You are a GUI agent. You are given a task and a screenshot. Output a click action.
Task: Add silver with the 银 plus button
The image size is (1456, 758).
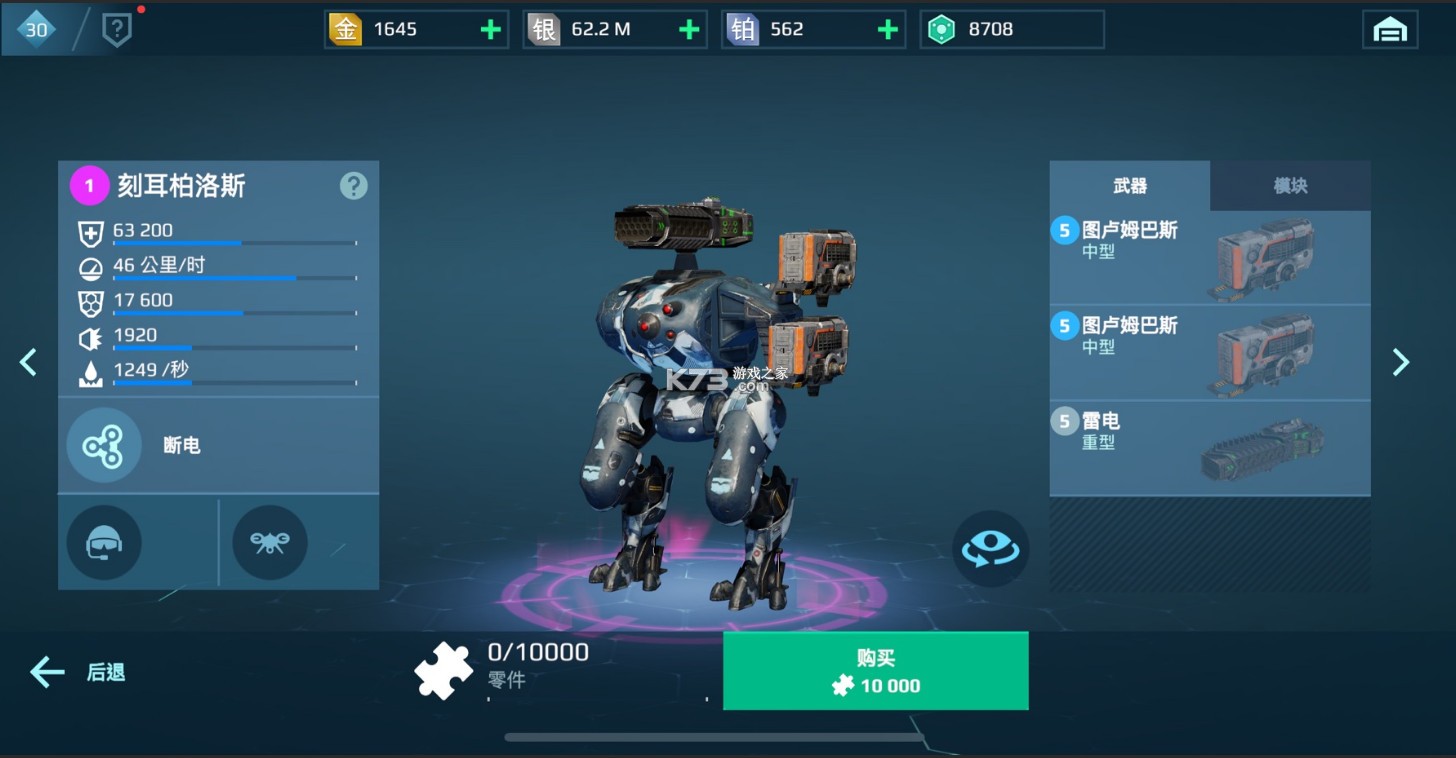[689, 30]
